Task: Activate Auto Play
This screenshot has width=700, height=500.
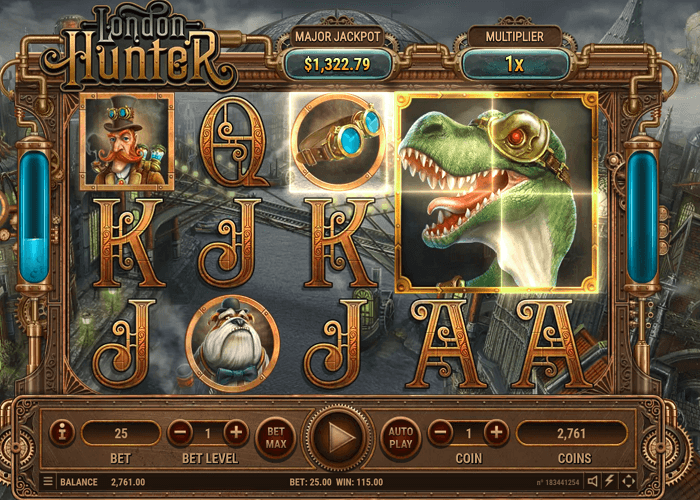Action: [399, 435]
